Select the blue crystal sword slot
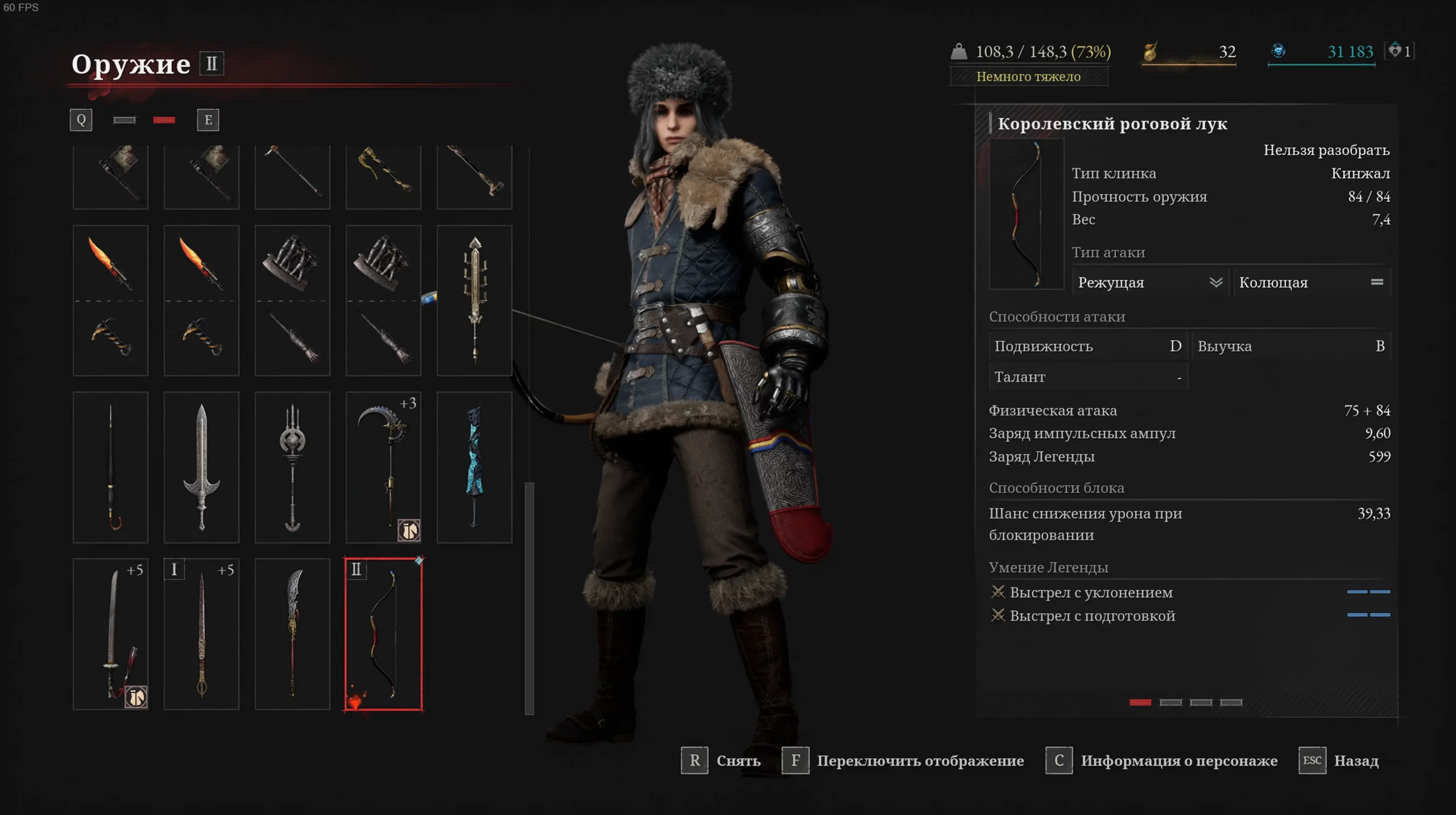 point(474,467)
